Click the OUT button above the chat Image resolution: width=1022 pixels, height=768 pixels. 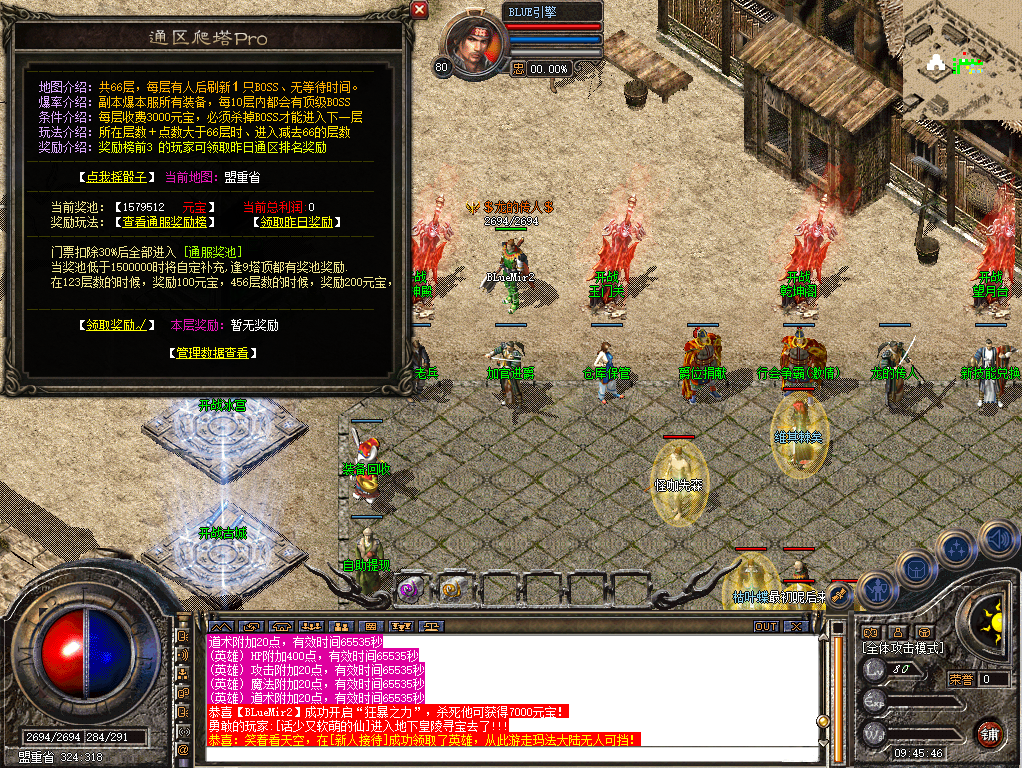[766, 627]
